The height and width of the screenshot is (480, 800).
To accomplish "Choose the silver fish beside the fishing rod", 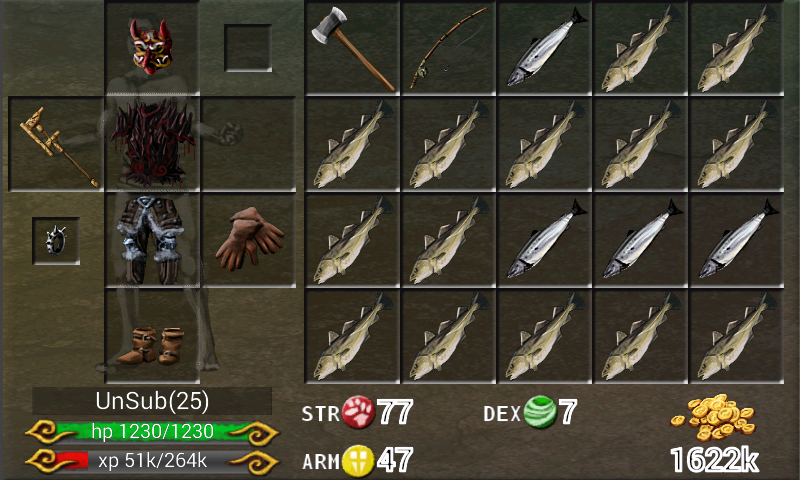I will pyautogui.click(x=544, y=48).
